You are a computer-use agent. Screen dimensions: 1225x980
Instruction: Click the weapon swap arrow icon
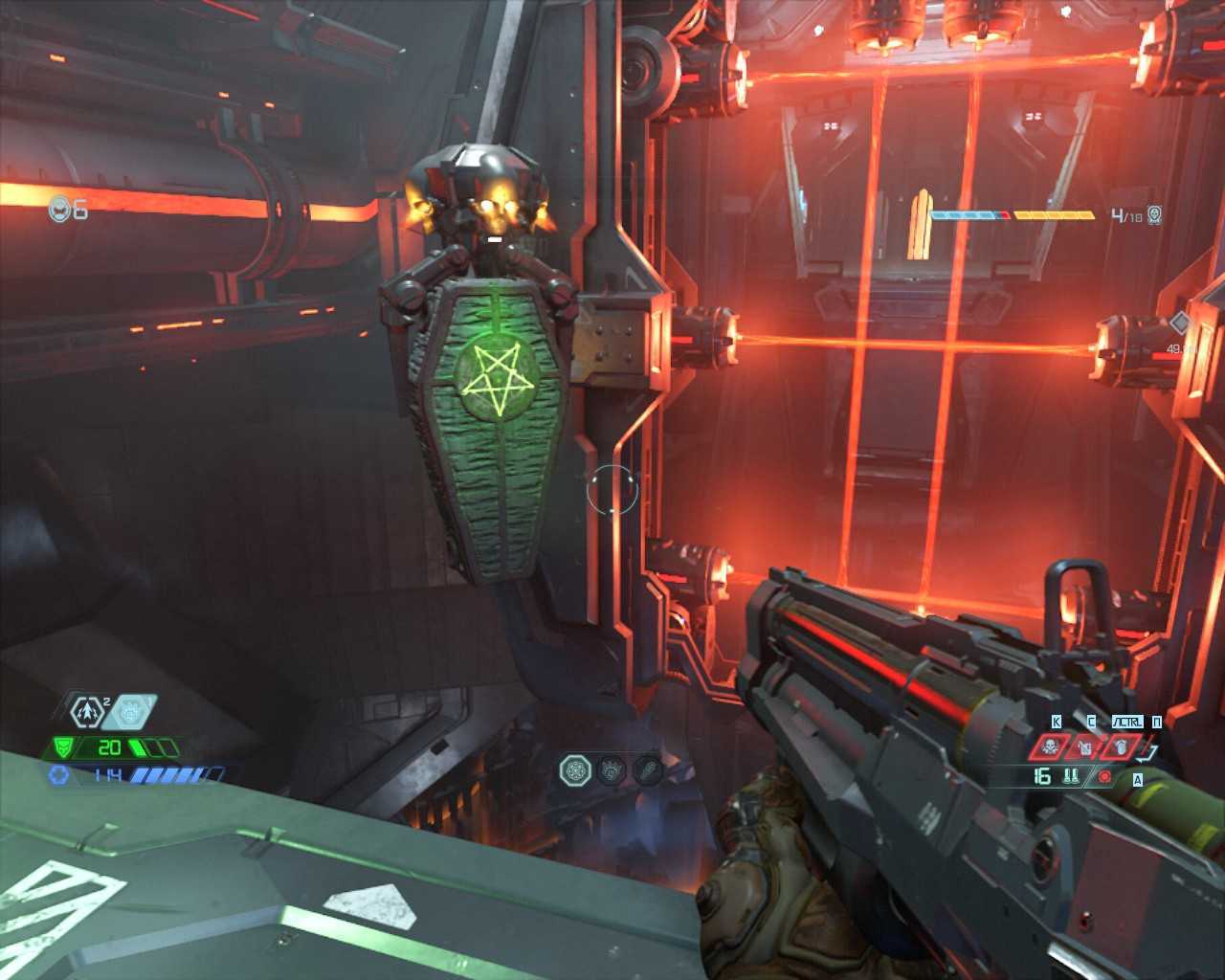point(1149,753)
